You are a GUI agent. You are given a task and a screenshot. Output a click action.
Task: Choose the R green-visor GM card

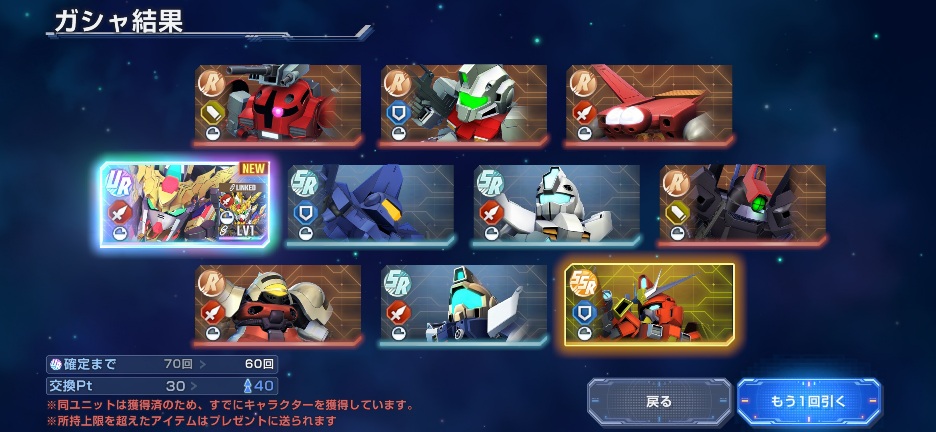tap(464, 104)
